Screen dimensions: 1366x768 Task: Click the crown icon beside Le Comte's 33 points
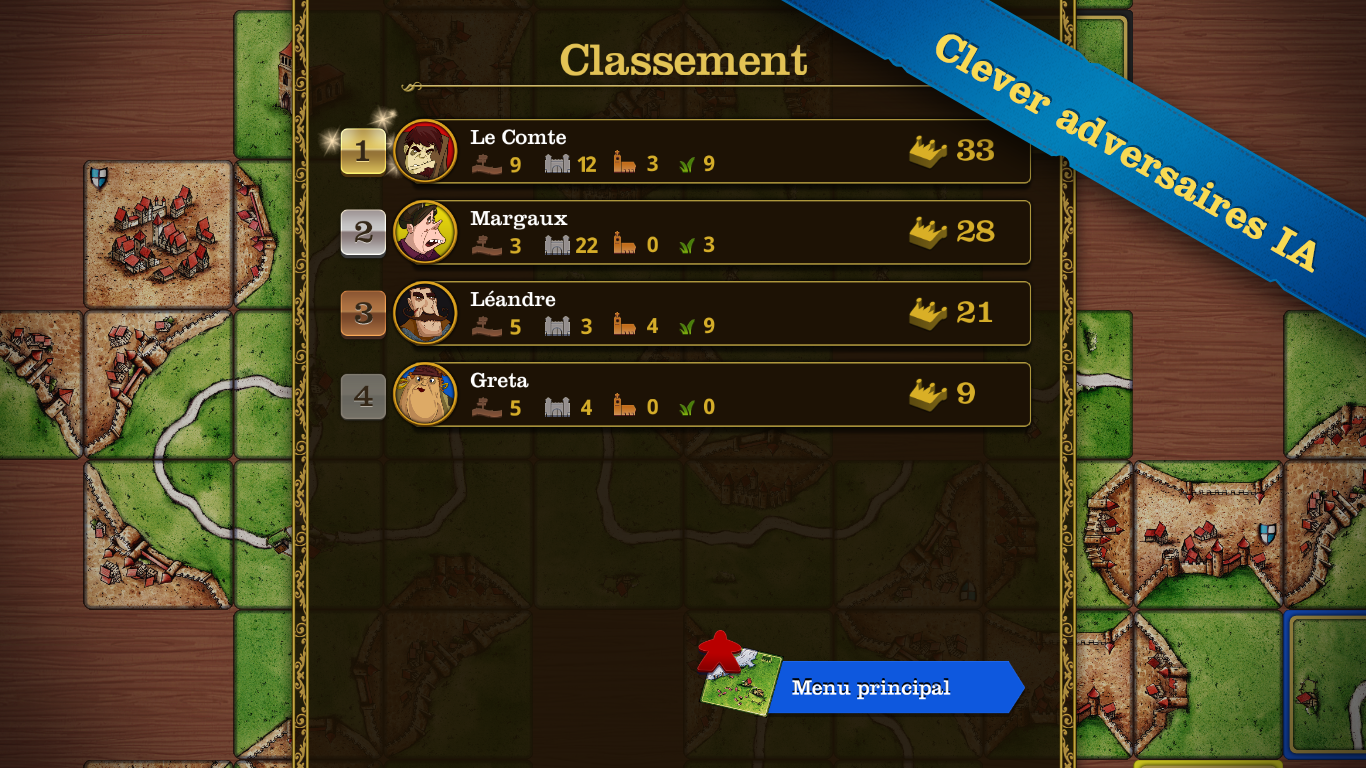click(x=926, y=150)
